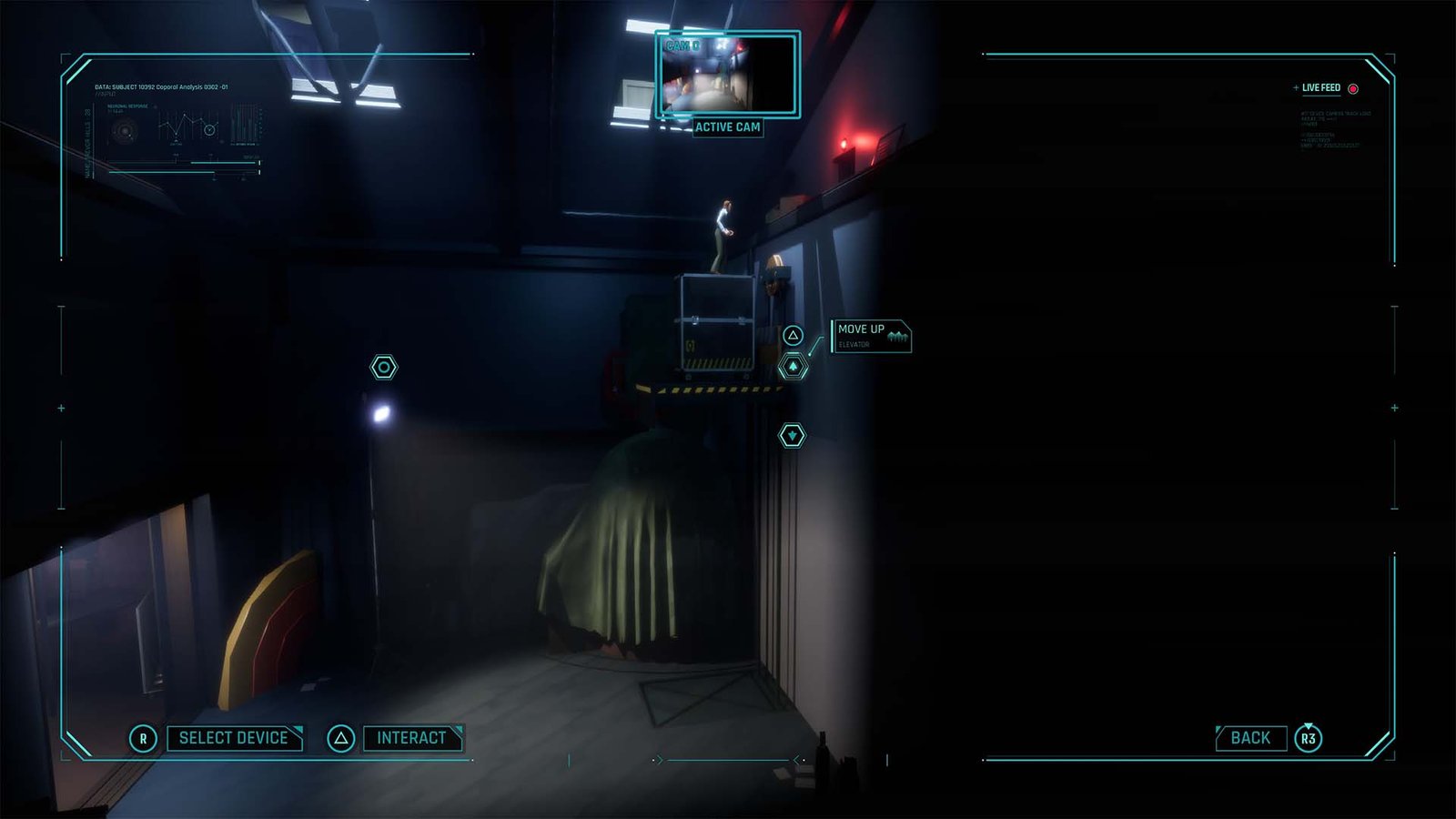Expand the Move Up Elevator prompt panel
The image size is (1456, 819).
tap(872, 337)
